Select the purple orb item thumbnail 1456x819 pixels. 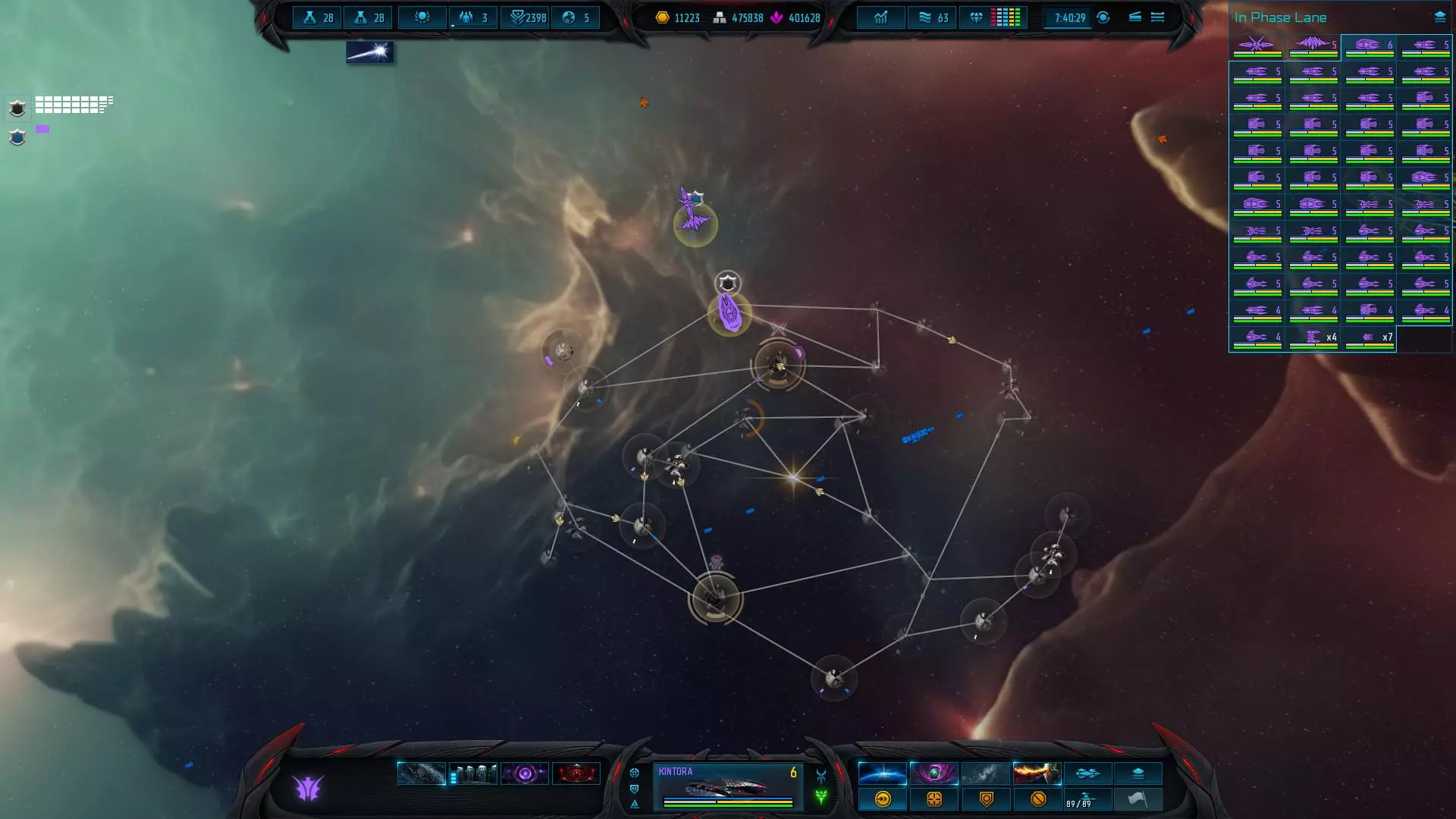point(525,774)
